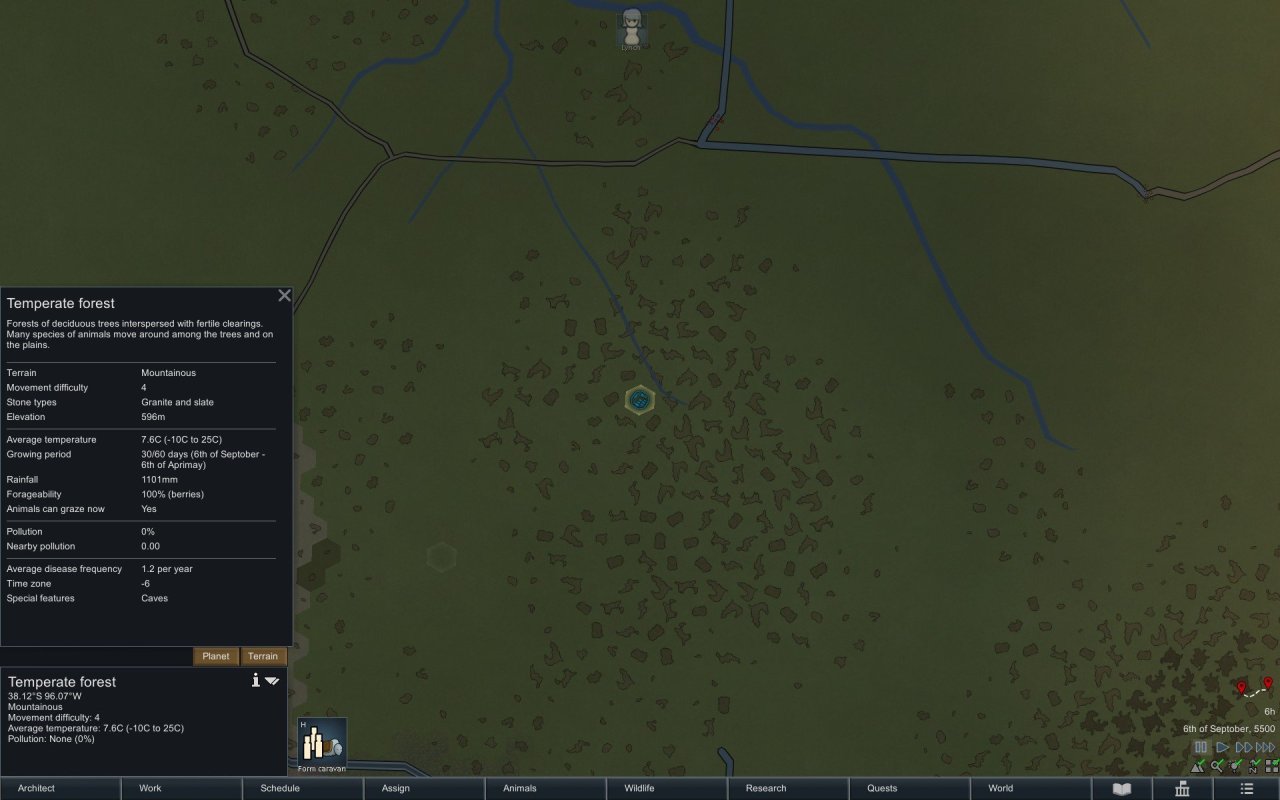This screenshot has width=1280, height=800.
Task: Open the Schedule tab
Action: pyautogui.click(x=302, y=788)
